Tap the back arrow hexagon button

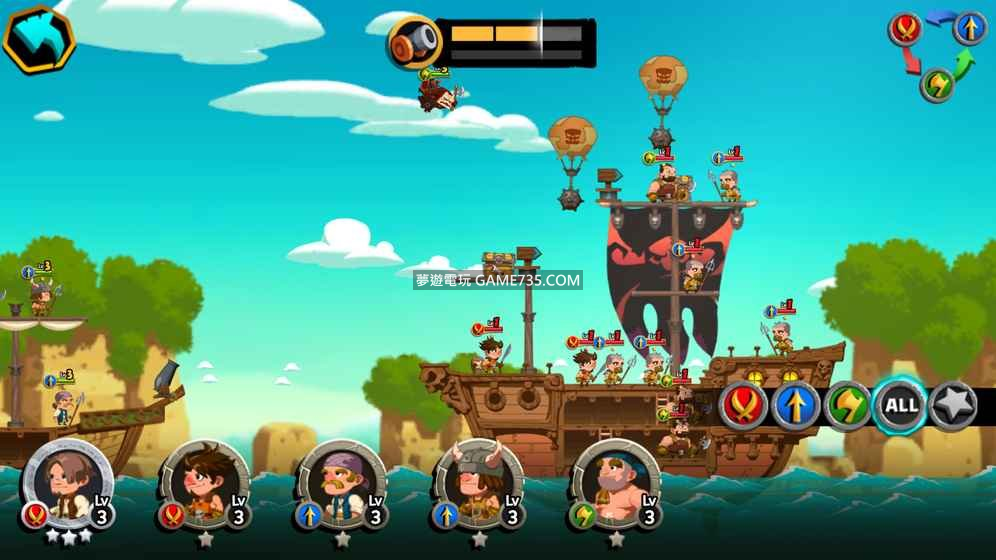coord(39,39)
